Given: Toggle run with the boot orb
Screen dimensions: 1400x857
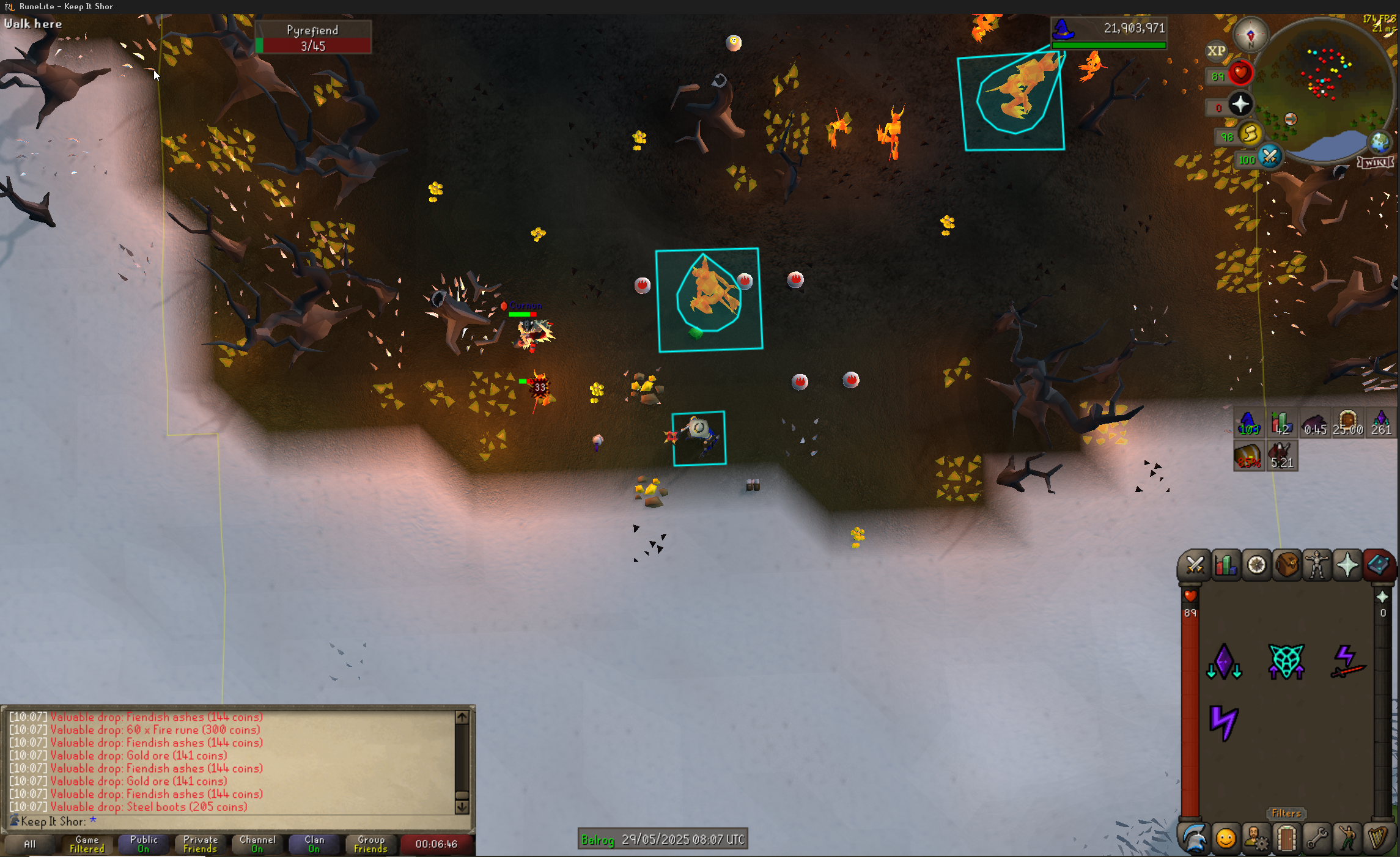Looking at the screenshot, I should [1250, 134].
